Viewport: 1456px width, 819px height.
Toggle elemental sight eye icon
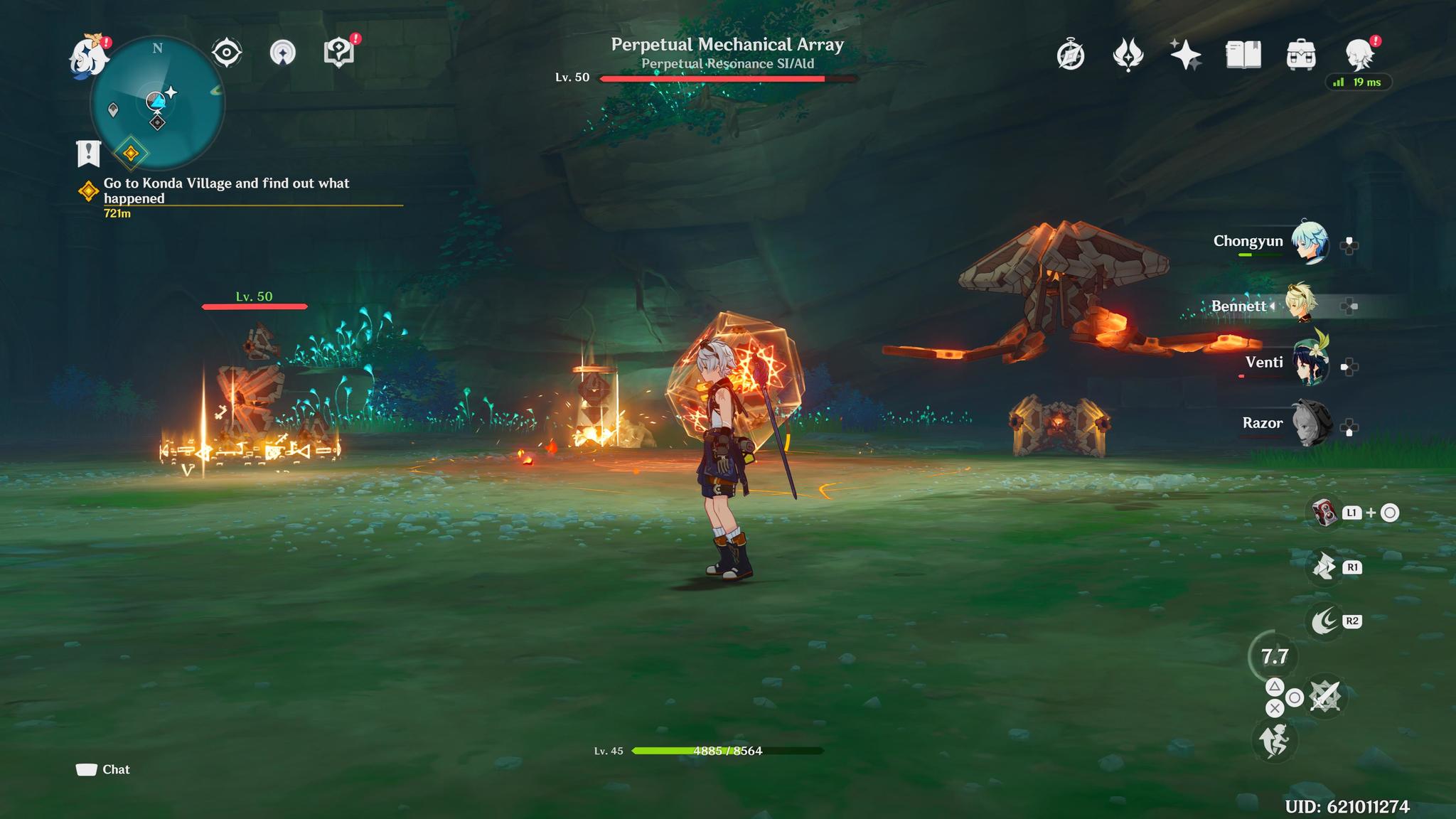[227, 53]
